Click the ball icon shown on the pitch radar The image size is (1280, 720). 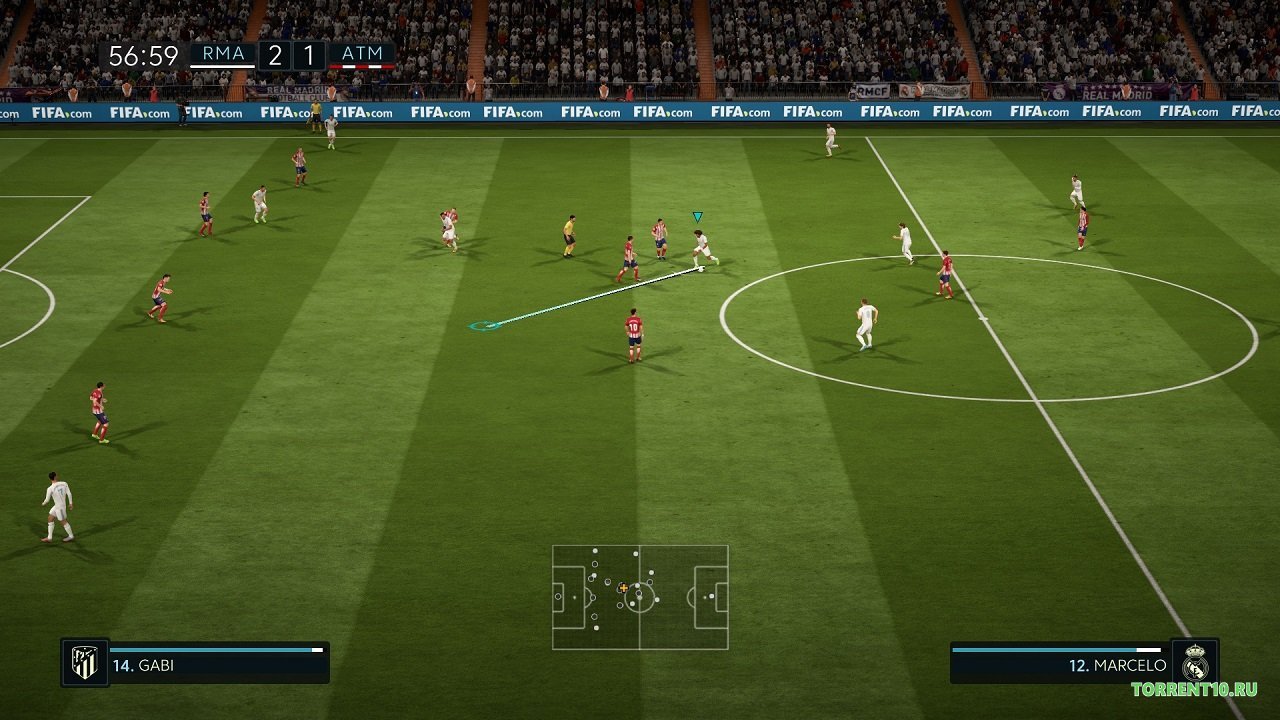(640, 598)
